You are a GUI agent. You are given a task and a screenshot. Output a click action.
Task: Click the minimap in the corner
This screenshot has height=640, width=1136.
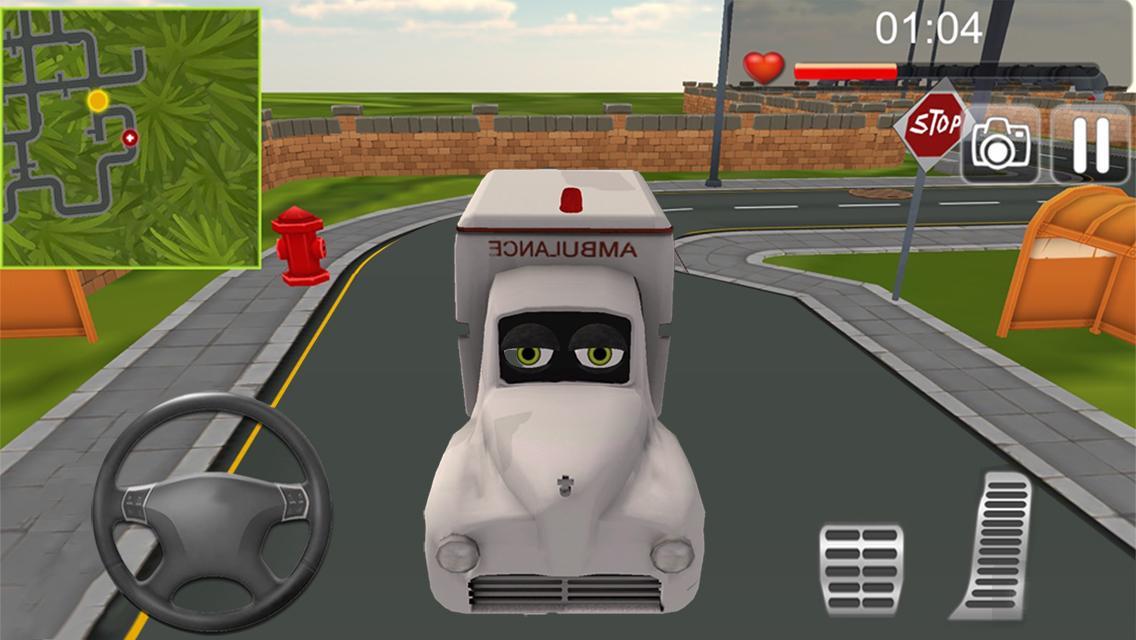(131, 138)
